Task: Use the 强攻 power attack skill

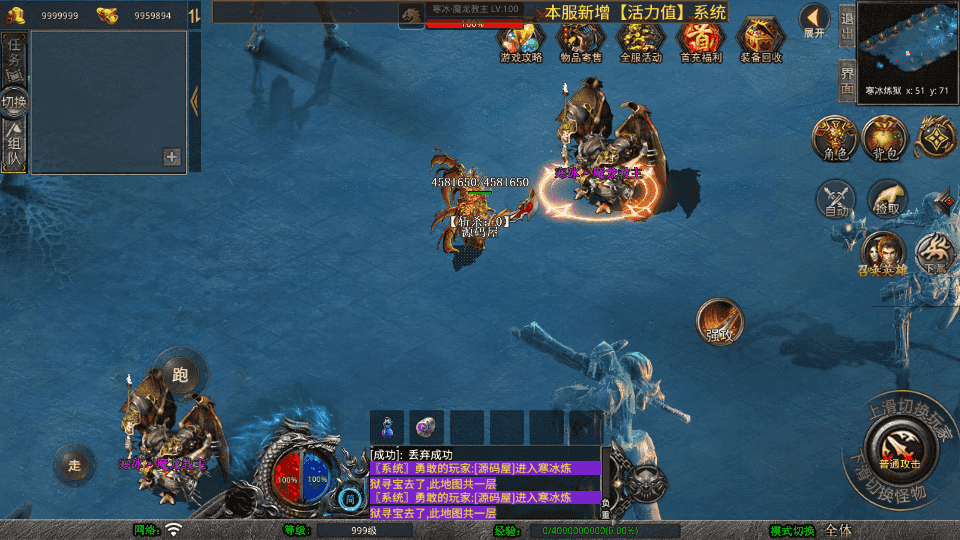Action: (x=719, y=321)
